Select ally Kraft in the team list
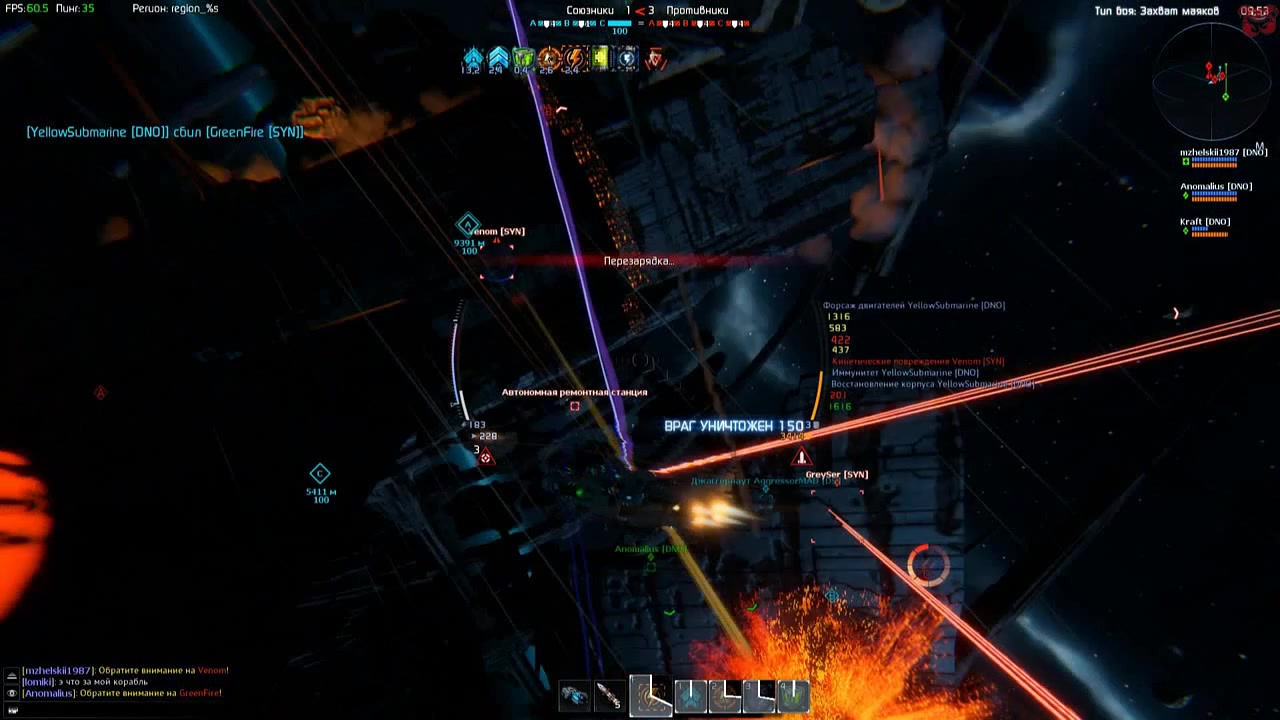Image resolution: width=1280 pixels, height=720 pixels. 1204,221
